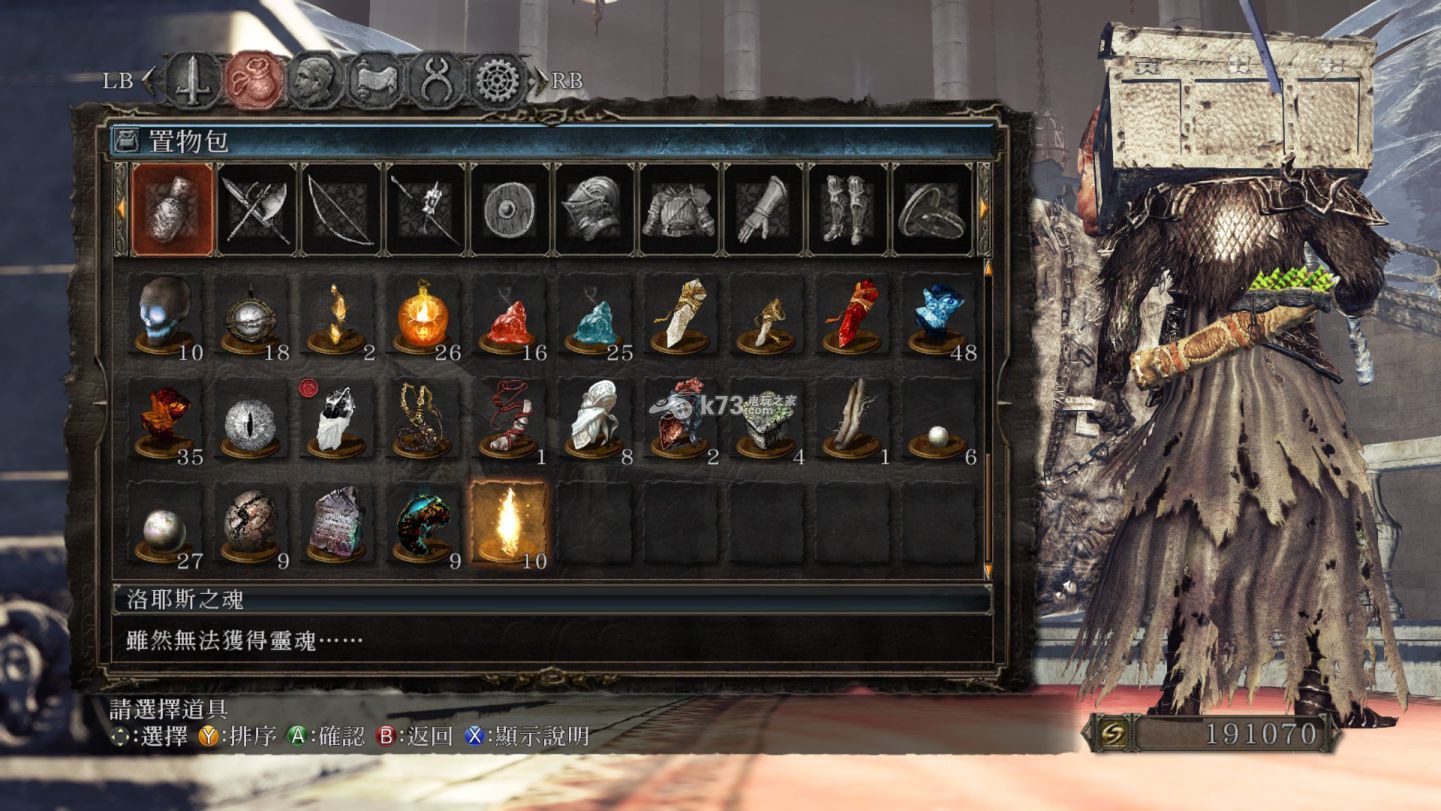Image resolution: width=1441 pixels, height=811 pixels.
Task: Select the rings category
Action: click(x=931, y=209)
